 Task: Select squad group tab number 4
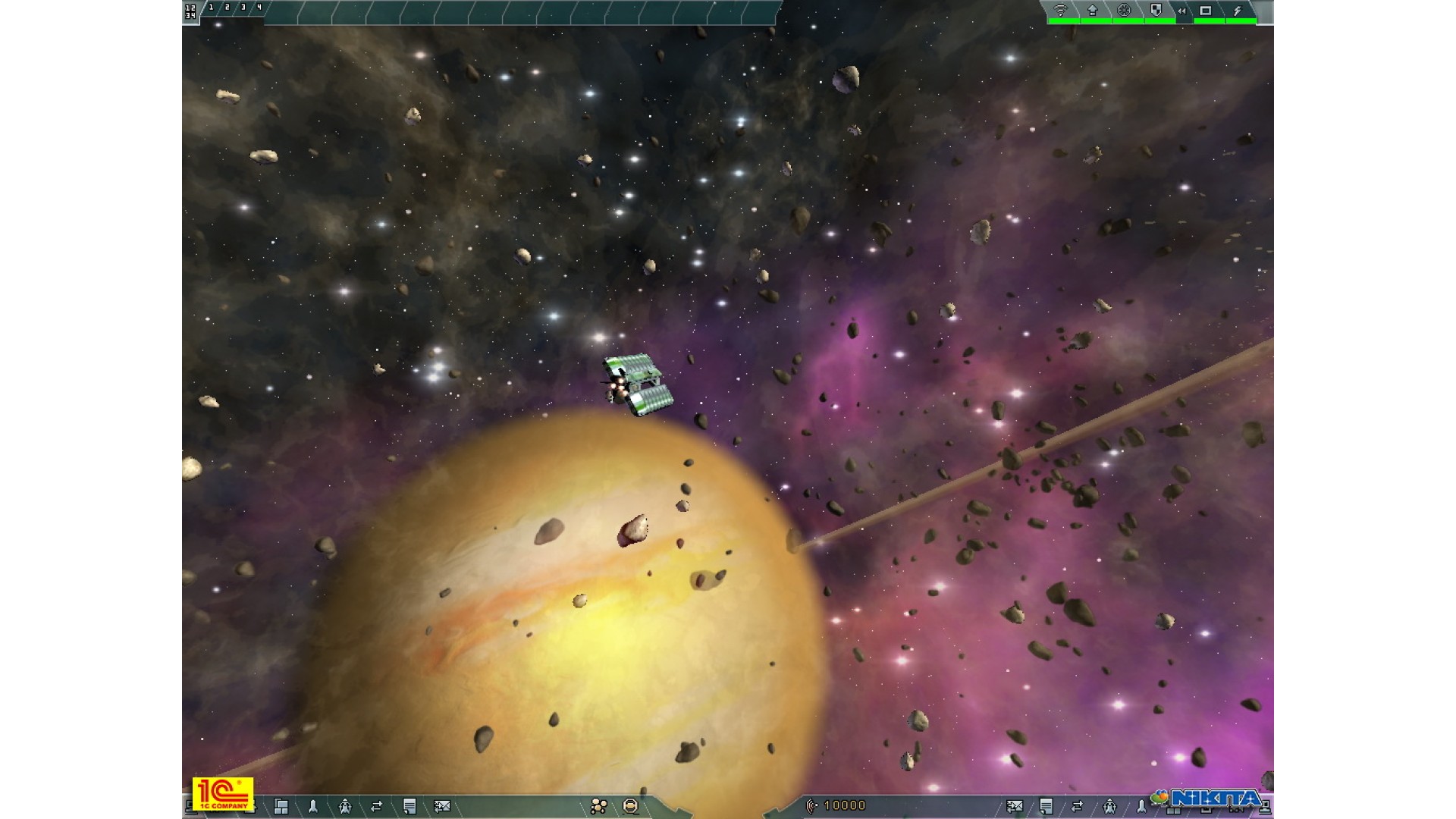(x=259, y=8)
